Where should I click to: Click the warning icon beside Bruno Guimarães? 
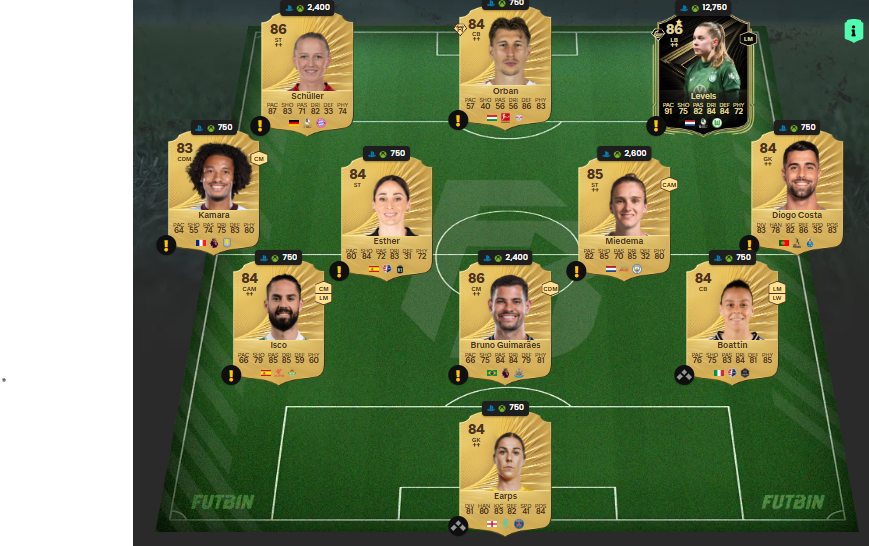point(458,375)
